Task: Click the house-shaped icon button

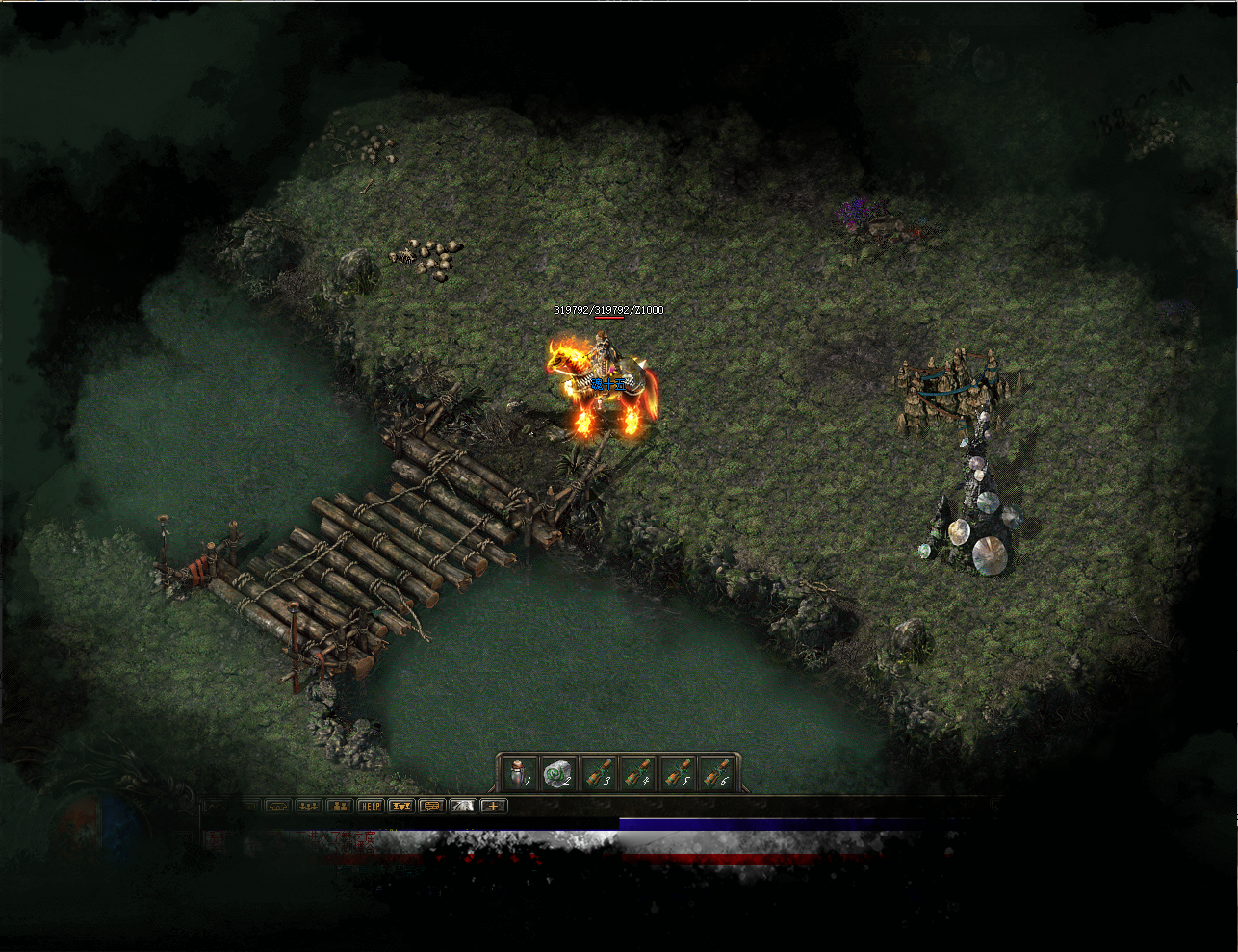Action: (277, 806)
